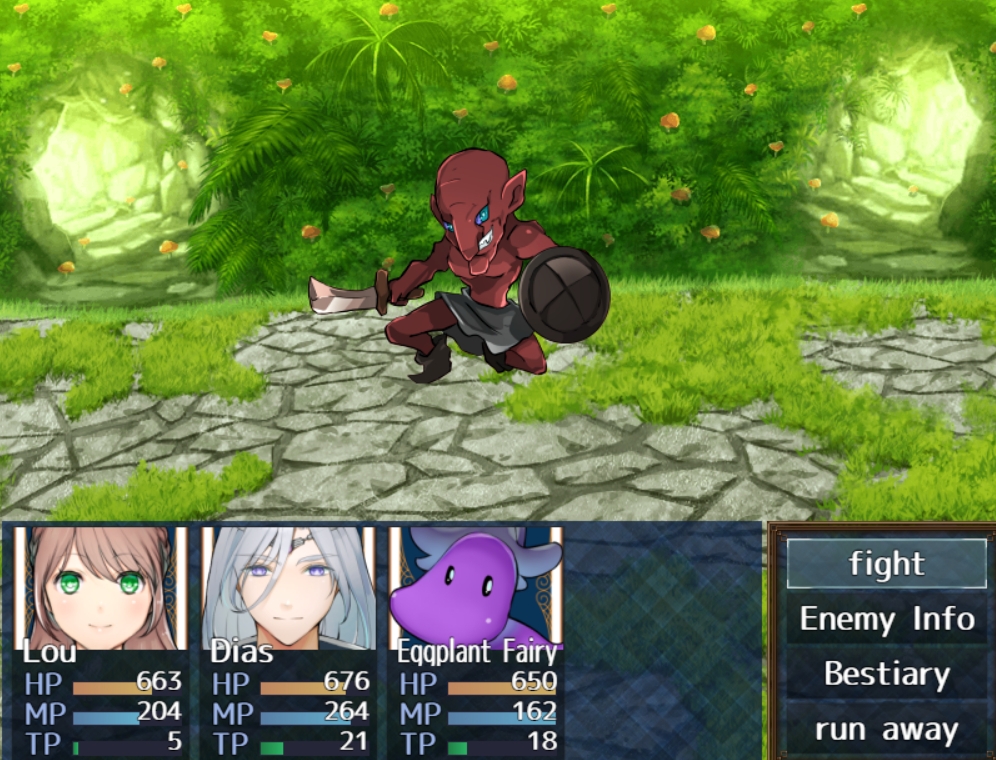Choose run away option
This screenshot has width=996, height=760.
tap(886, 730)
